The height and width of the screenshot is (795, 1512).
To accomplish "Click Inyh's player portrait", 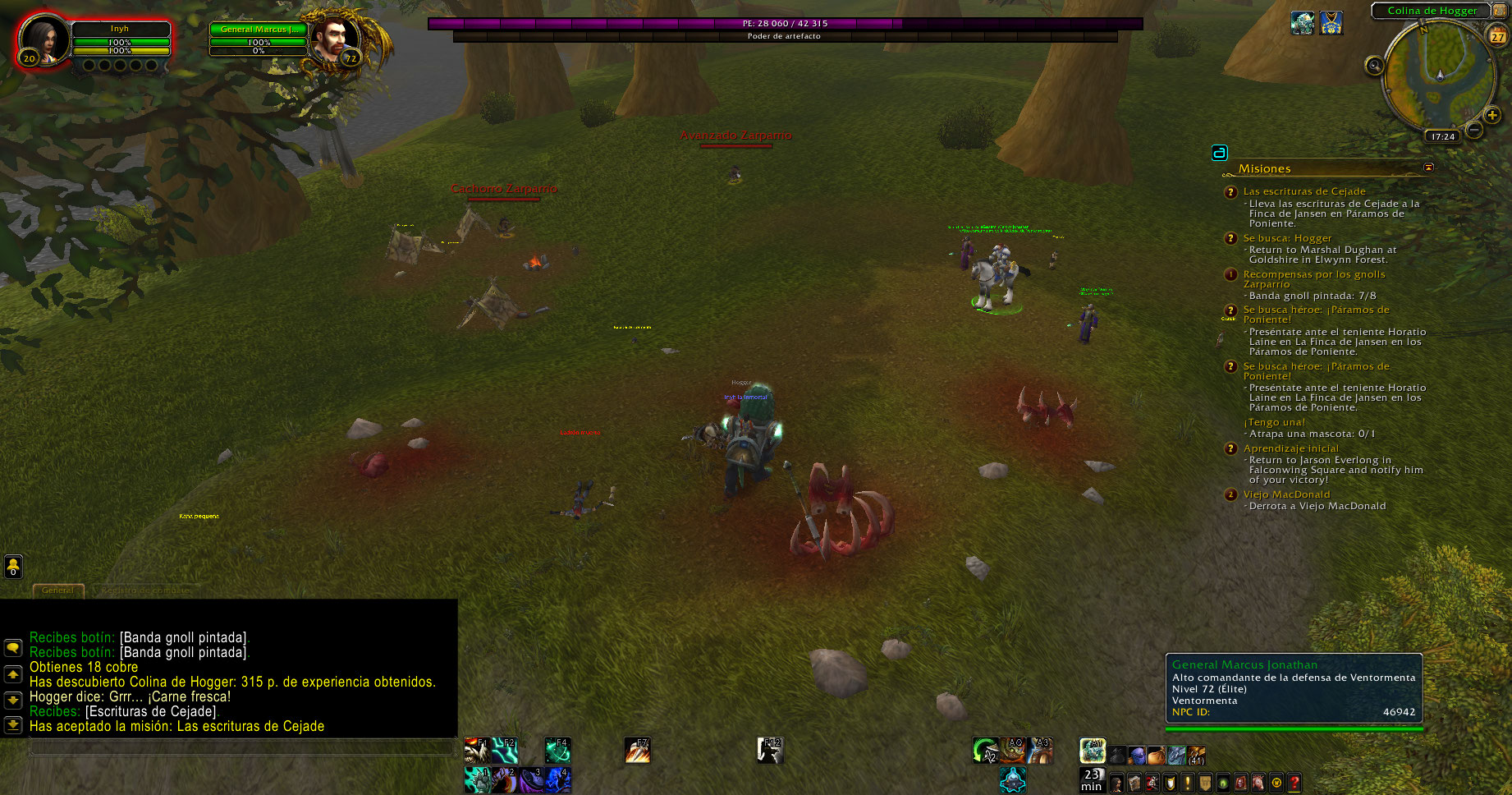I will (42, 39).
